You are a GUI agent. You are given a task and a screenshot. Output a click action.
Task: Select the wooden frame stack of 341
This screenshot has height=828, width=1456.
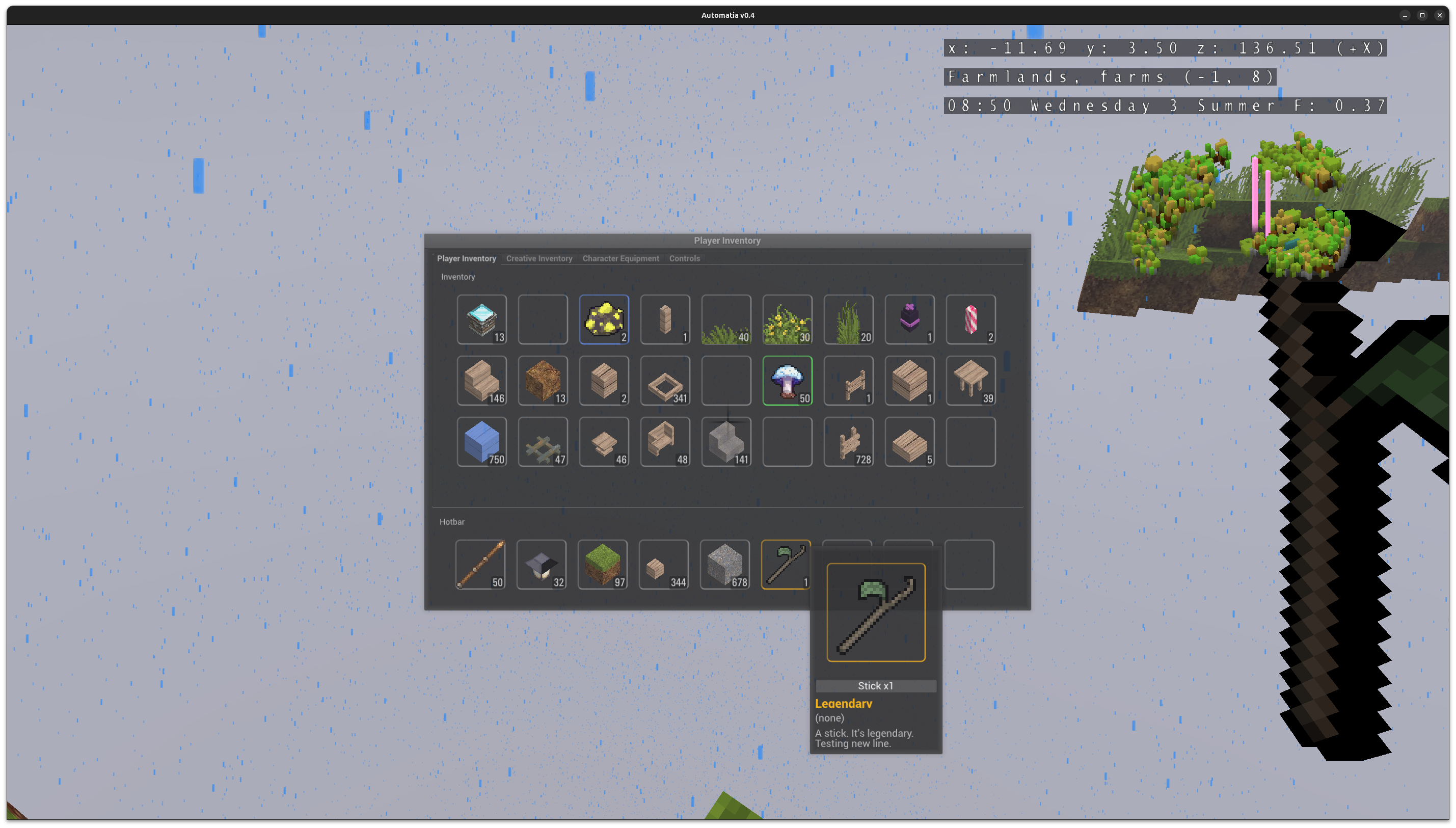(665, 381)
